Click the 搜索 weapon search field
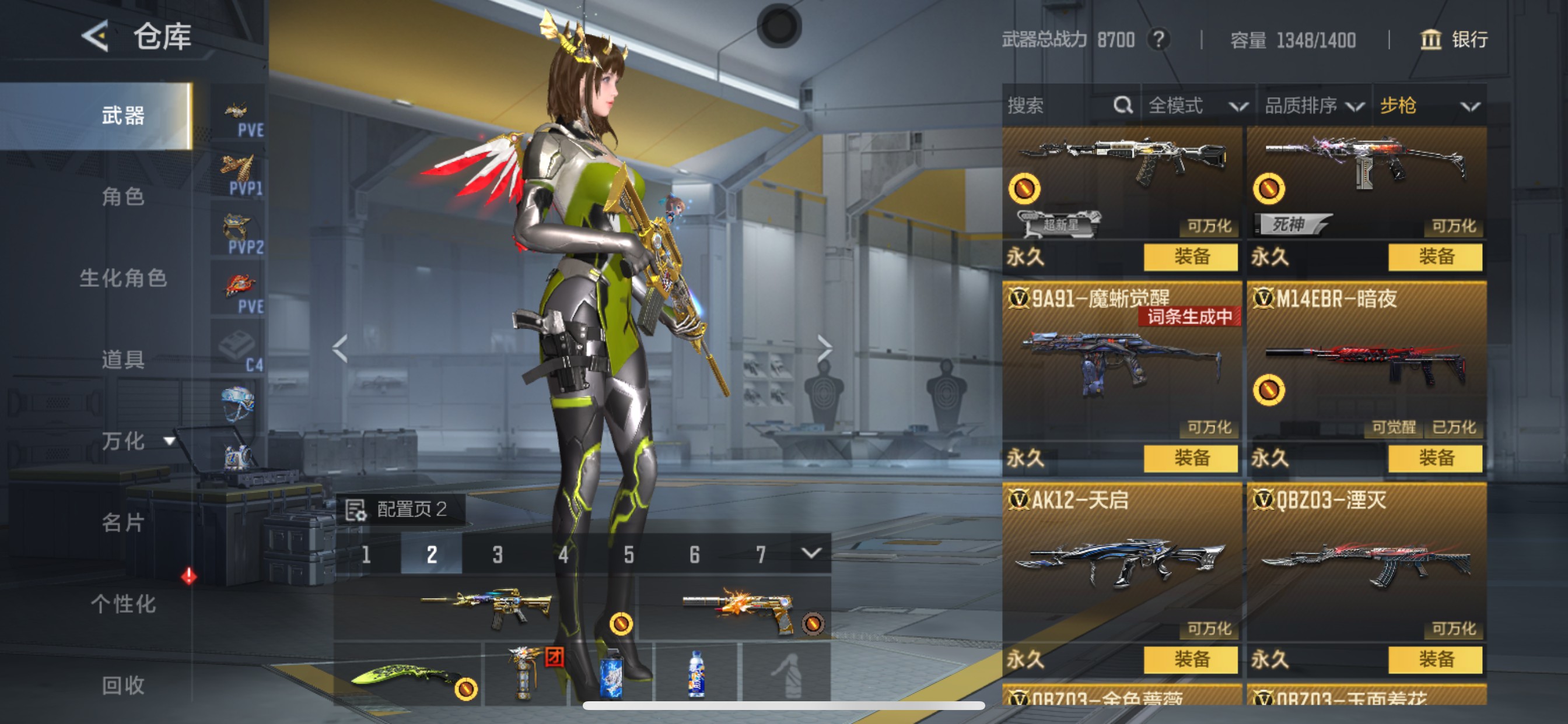The height and width of the screenshot is (724, 1568). click(x=1059, y=106)
